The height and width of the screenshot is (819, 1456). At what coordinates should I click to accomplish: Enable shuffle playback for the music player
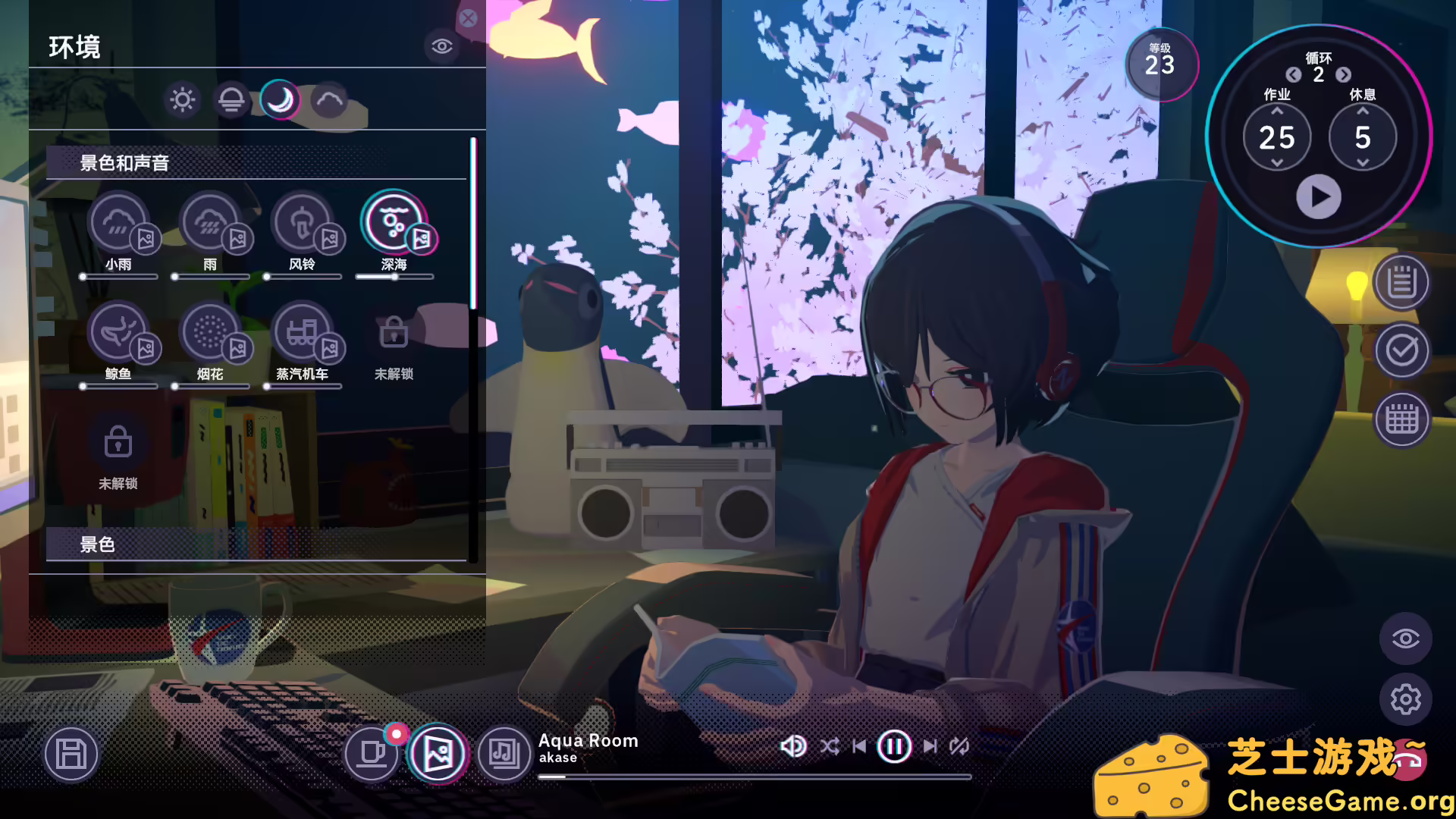coord(831,746)
